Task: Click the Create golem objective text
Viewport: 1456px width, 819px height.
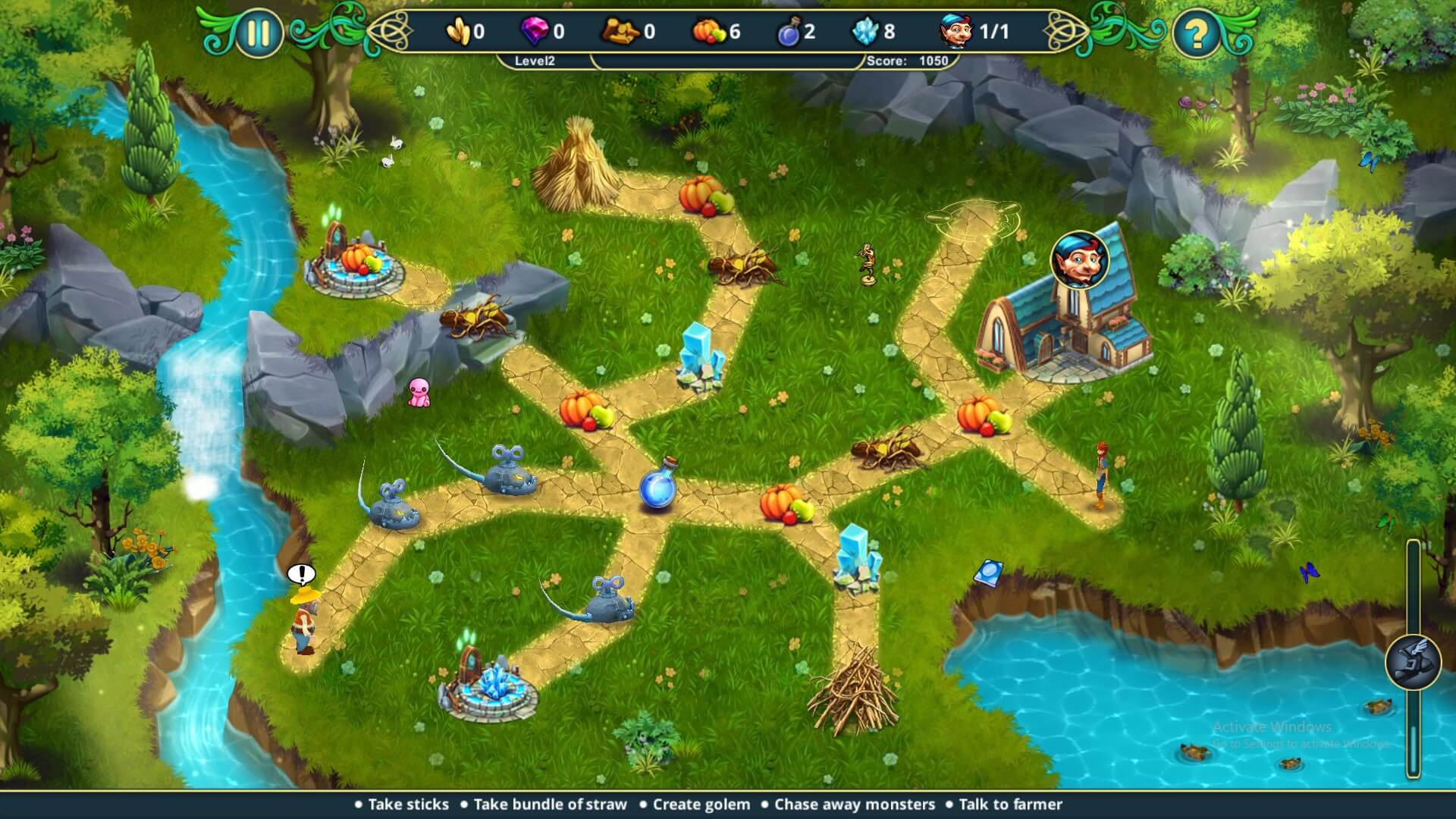Action: (x=699, y=804)
